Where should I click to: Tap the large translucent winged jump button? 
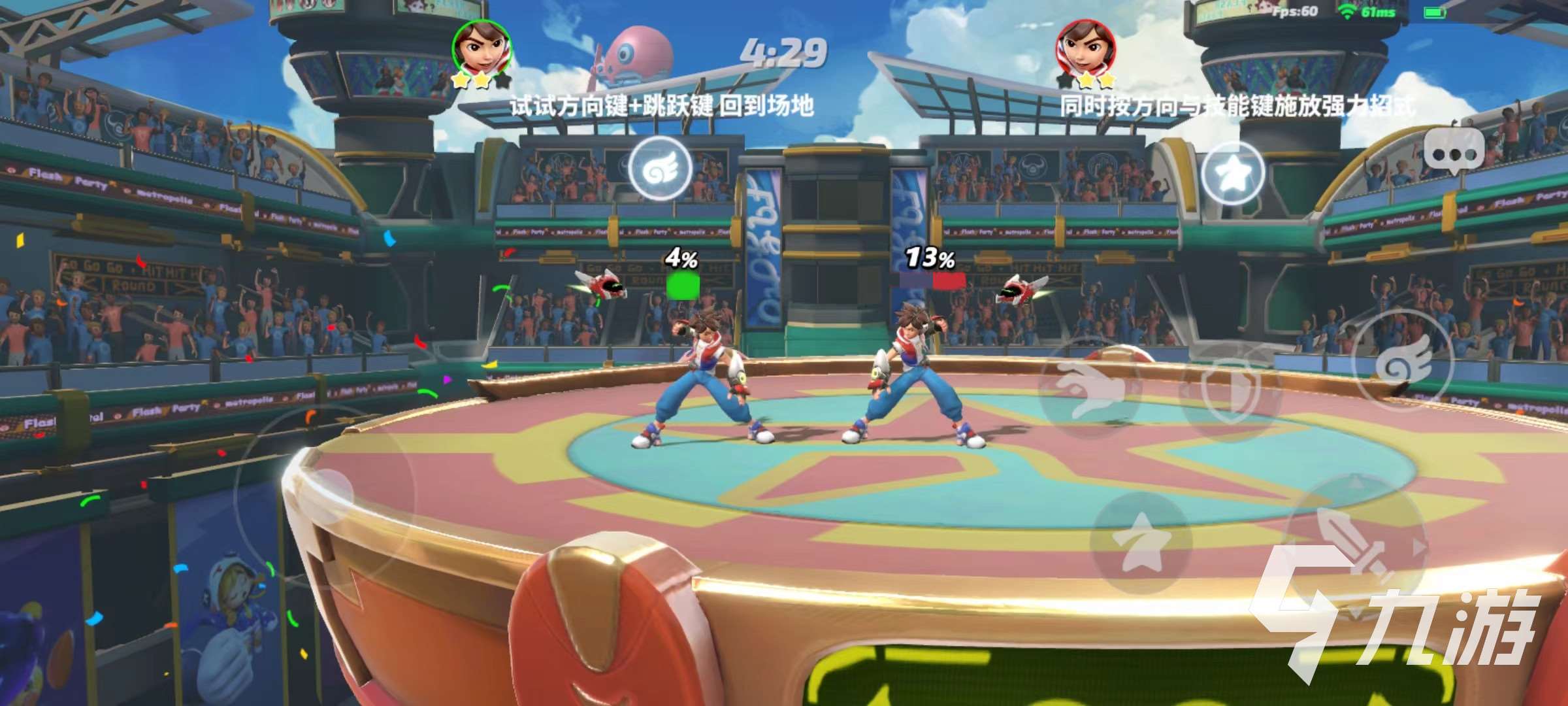(1403, 363)
